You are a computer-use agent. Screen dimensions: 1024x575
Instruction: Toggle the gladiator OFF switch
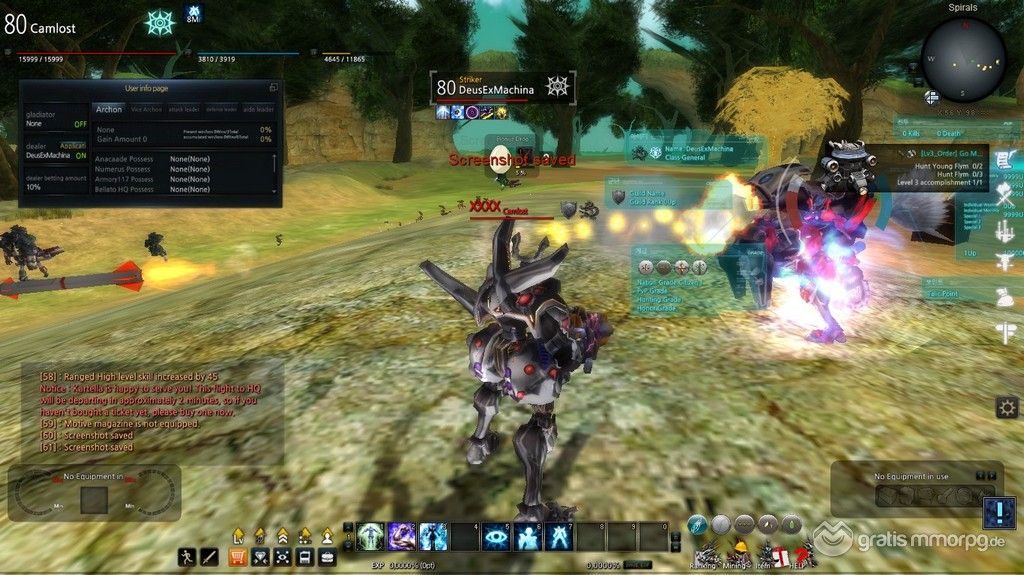pos(80,124)
